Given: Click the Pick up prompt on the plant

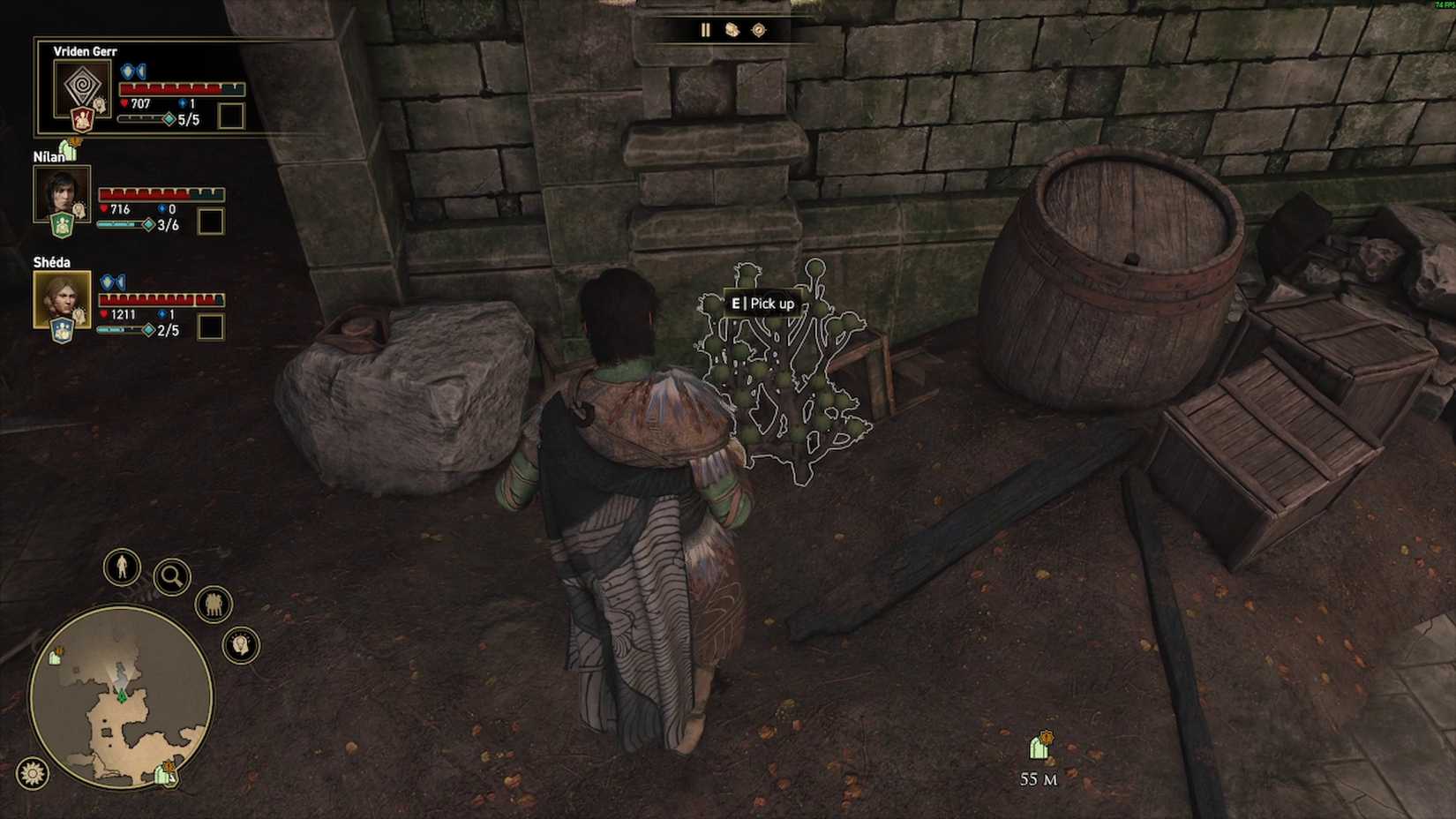Looking at the screenshot, I should 763,303.
